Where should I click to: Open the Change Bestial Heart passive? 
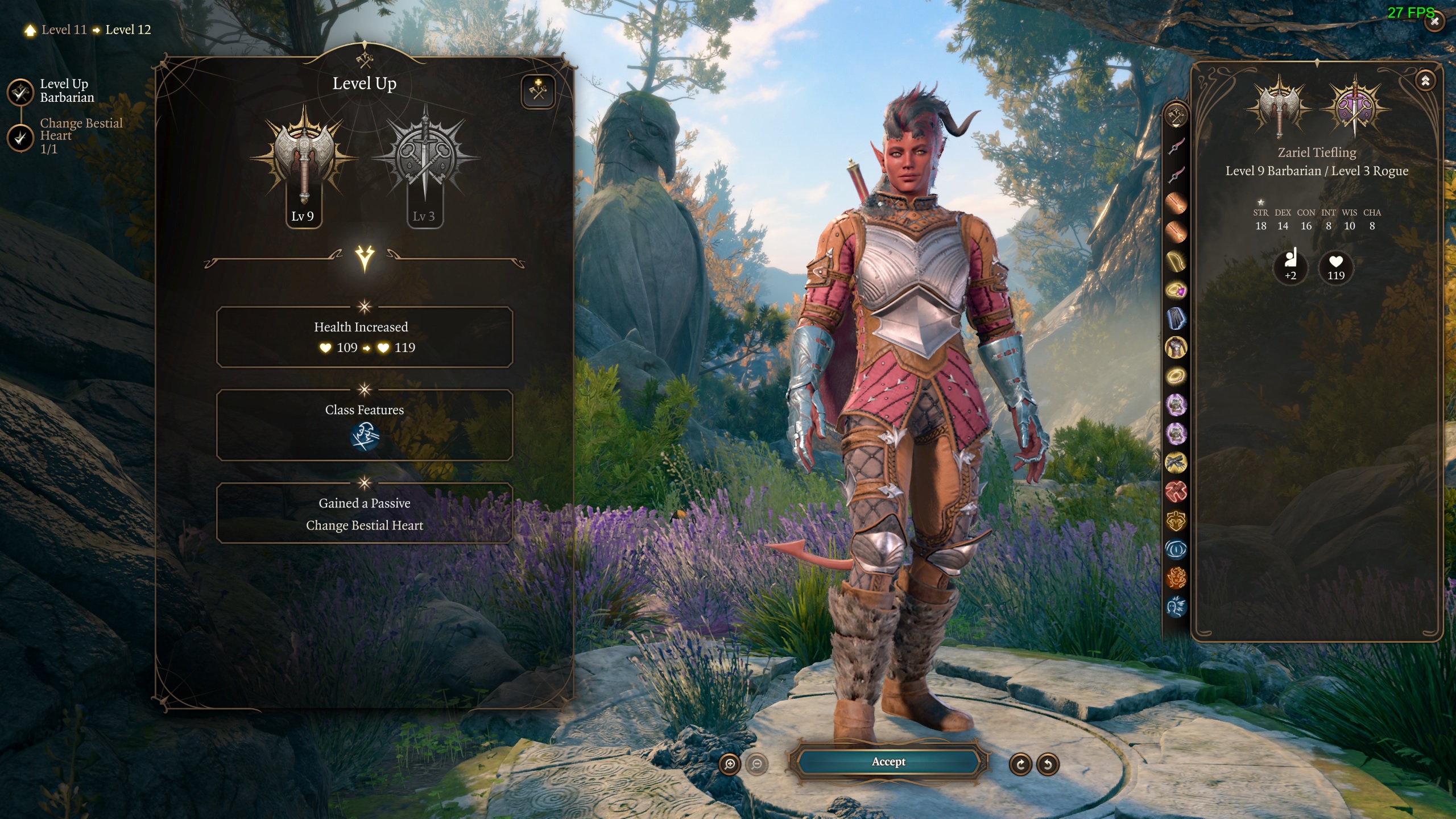pos(365,524)
